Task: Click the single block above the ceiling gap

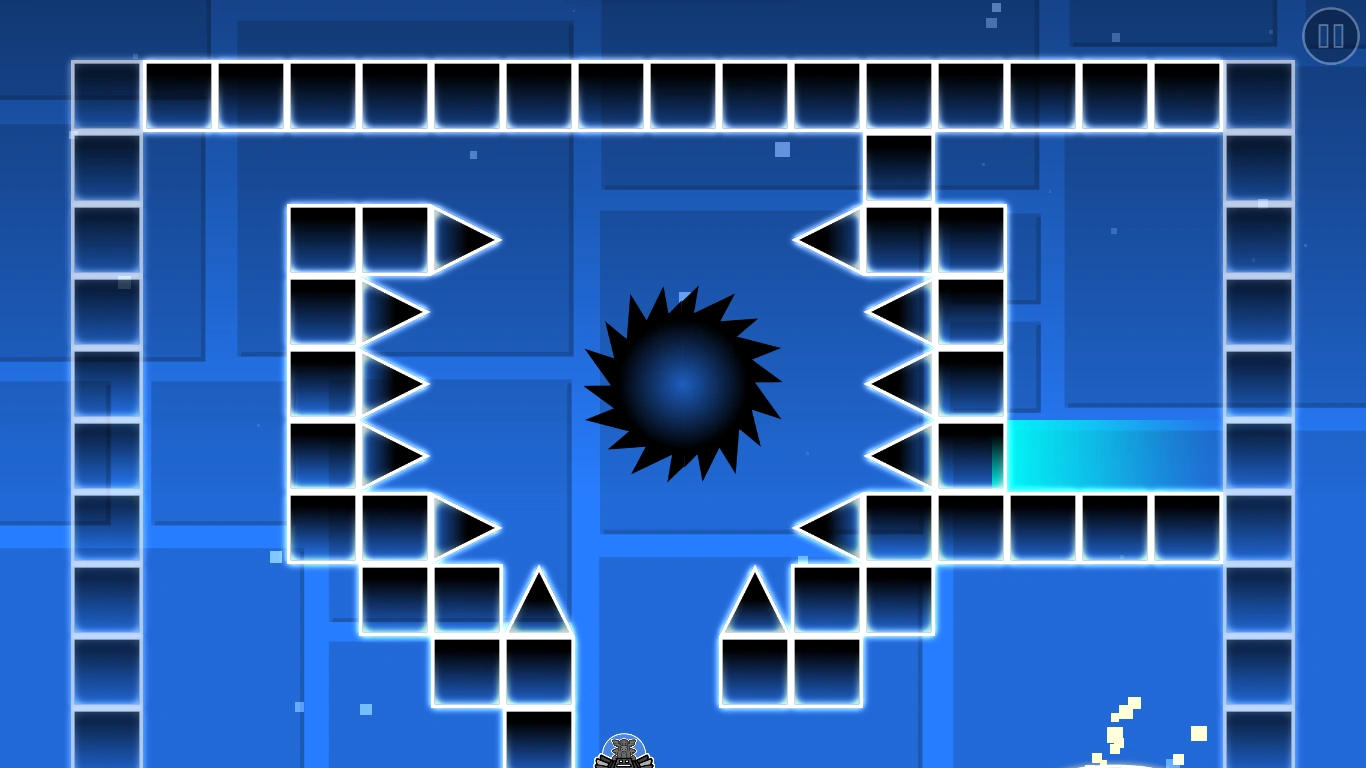Action: point(897,168)
